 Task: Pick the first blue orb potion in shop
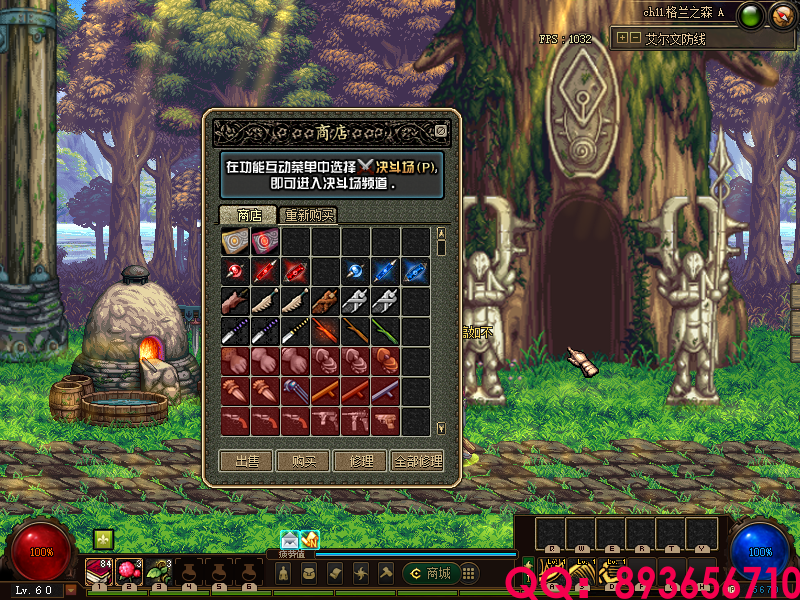(x=356, y=272)
